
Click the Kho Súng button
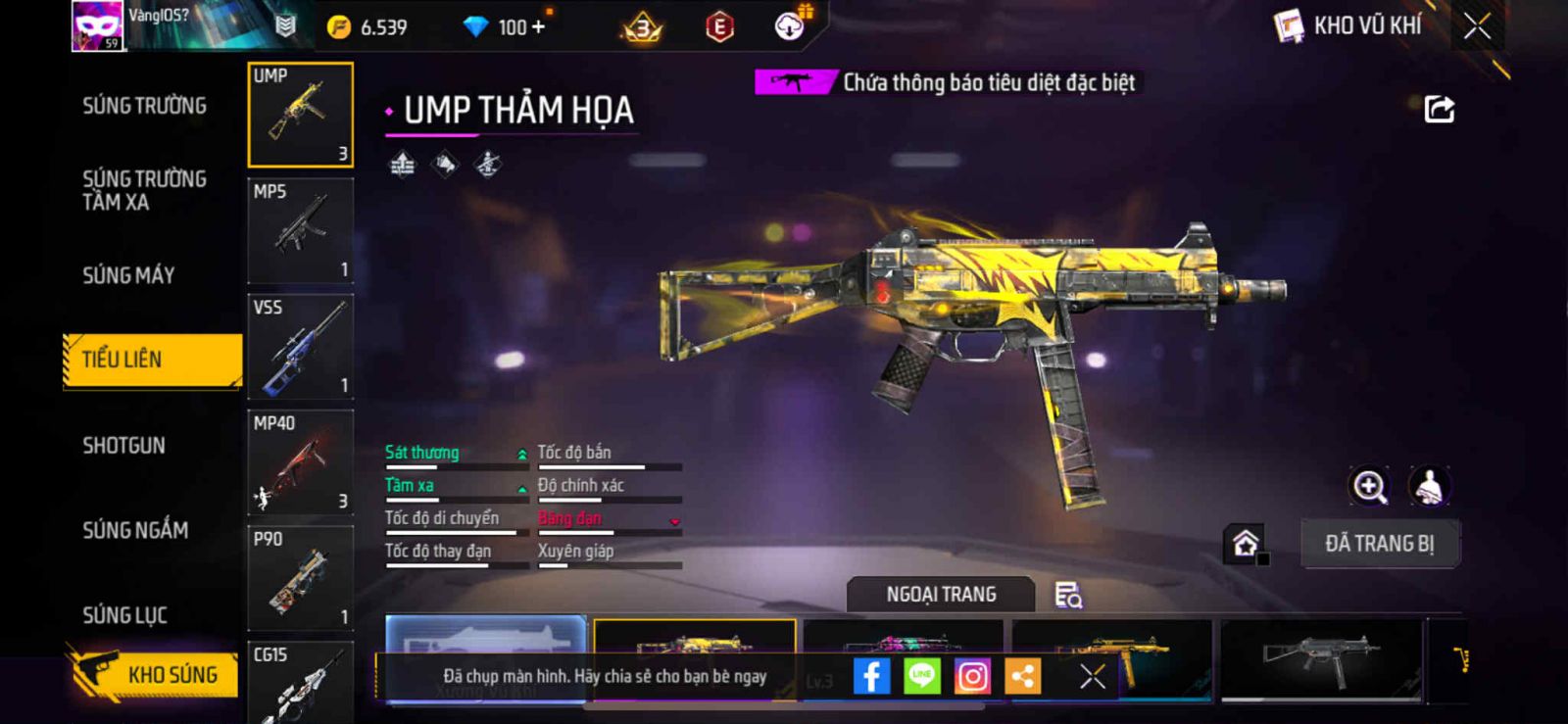pos(155,674)
